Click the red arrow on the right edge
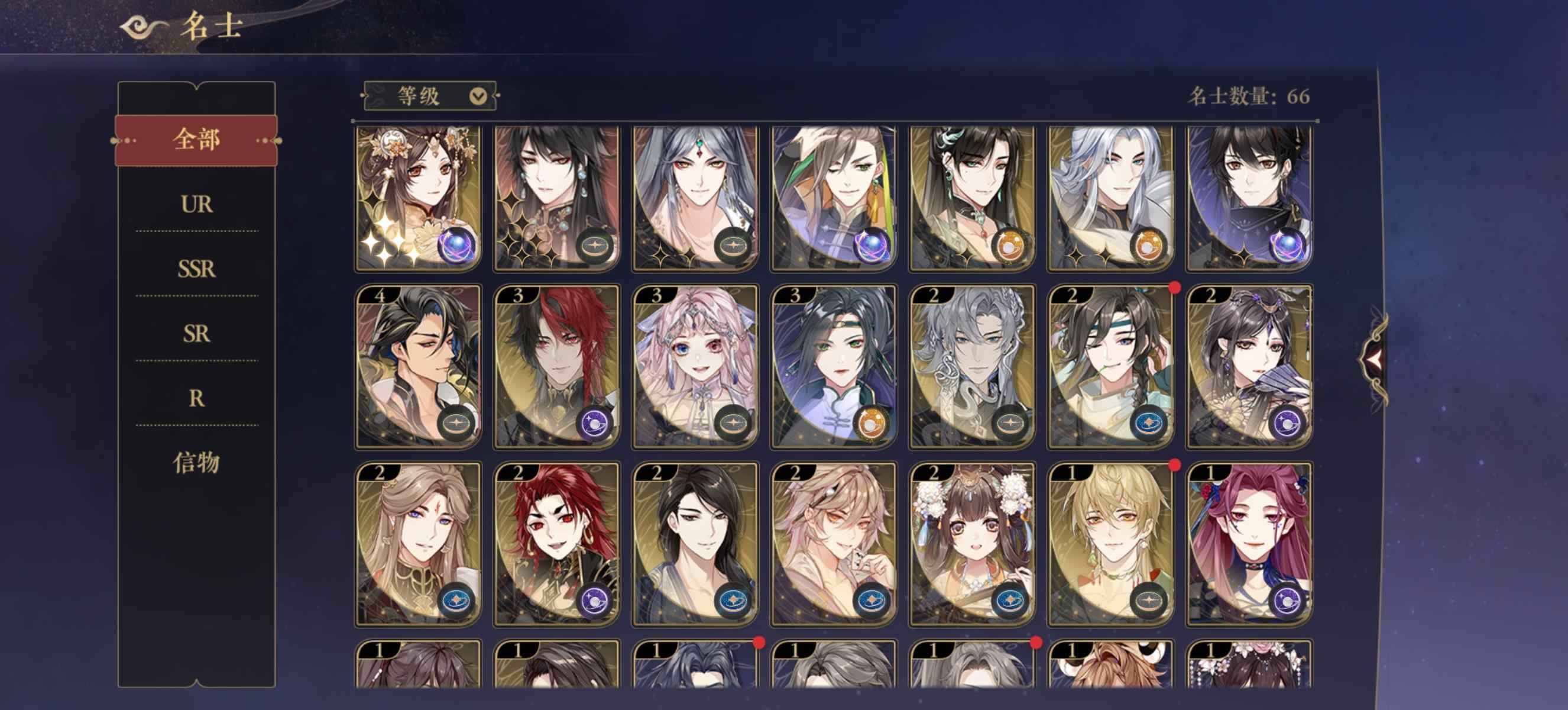 [1373, 360]
